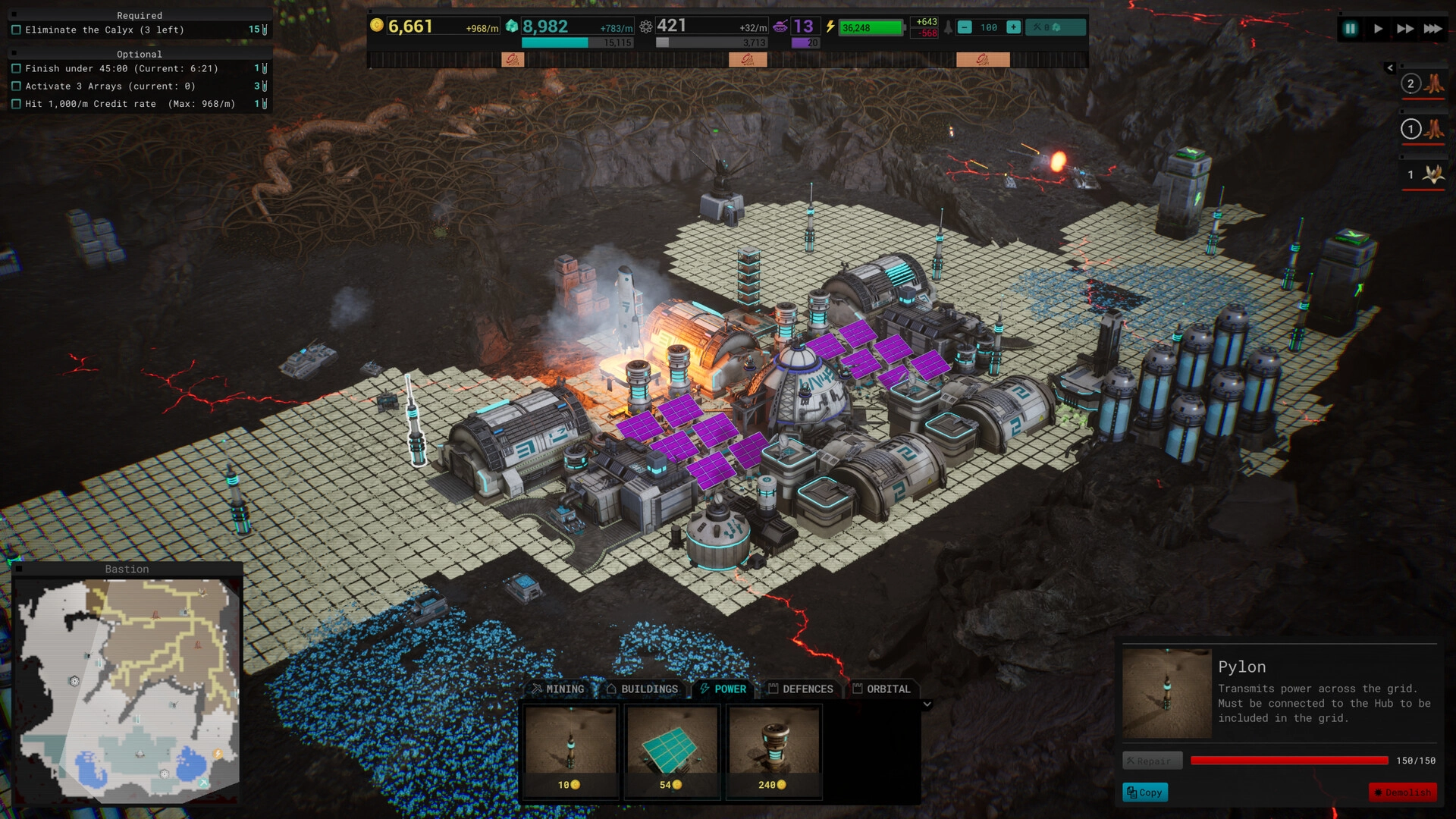The height and width of the screenshot is (819, 1456).
Task: Set game speed to double fast-forward
Action: click(1405, 29)
